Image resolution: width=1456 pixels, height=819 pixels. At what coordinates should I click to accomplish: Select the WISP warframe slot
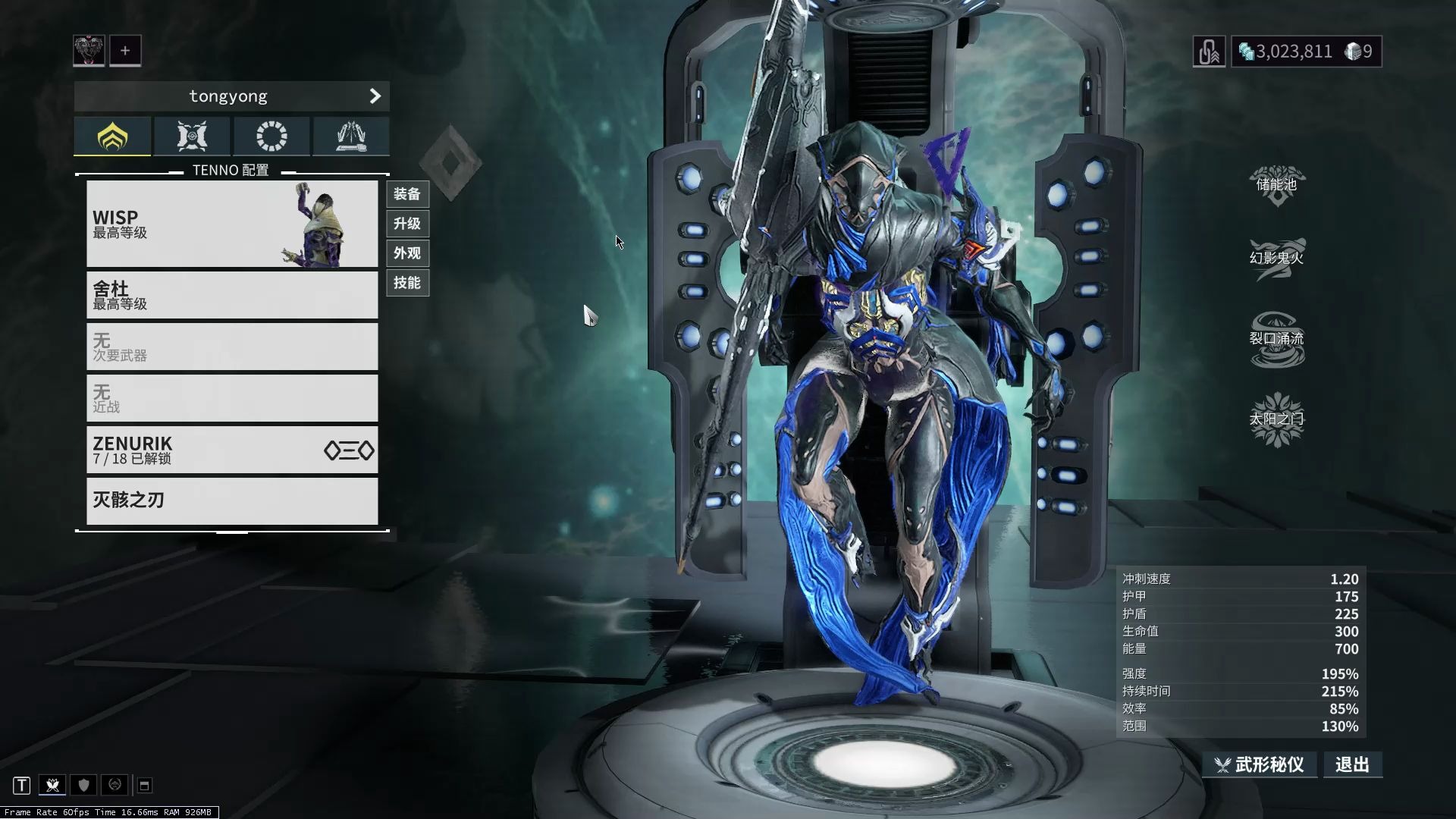(232, 224)
